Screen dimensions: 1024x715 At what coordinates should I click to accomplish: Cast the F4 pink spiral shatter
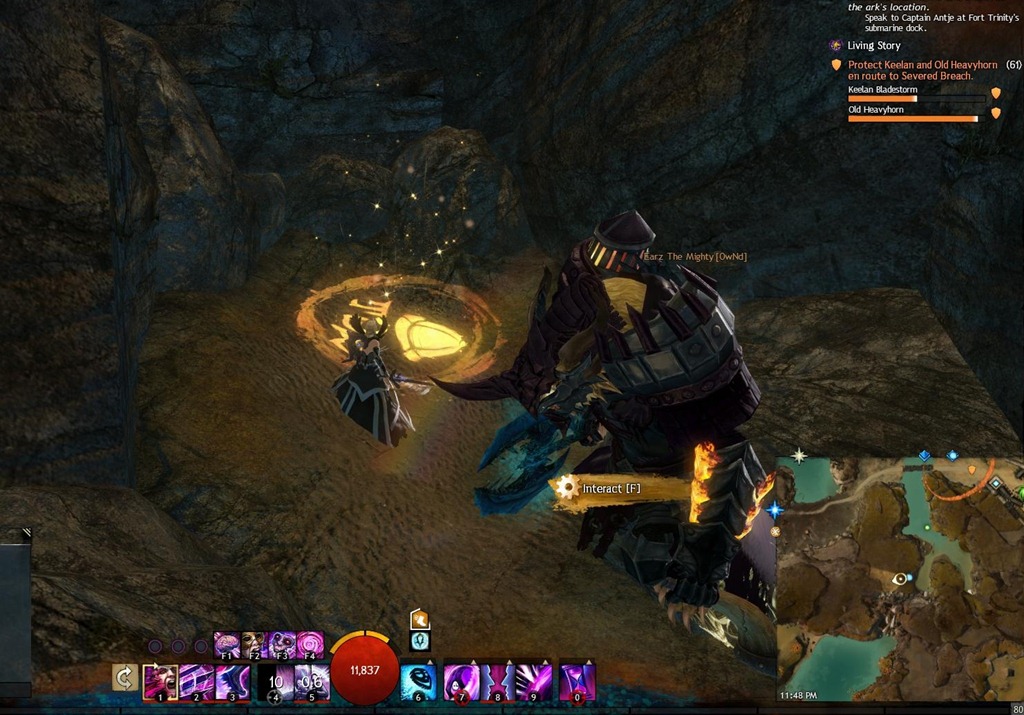point(309,645)
